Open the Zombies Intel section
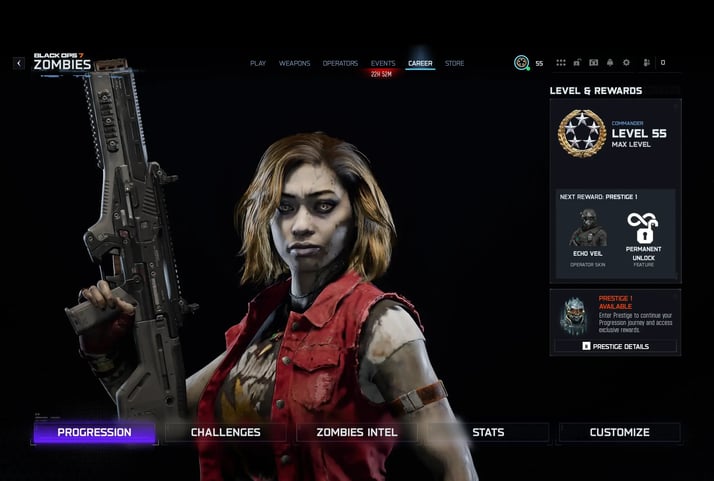 (x=357, y=432)
